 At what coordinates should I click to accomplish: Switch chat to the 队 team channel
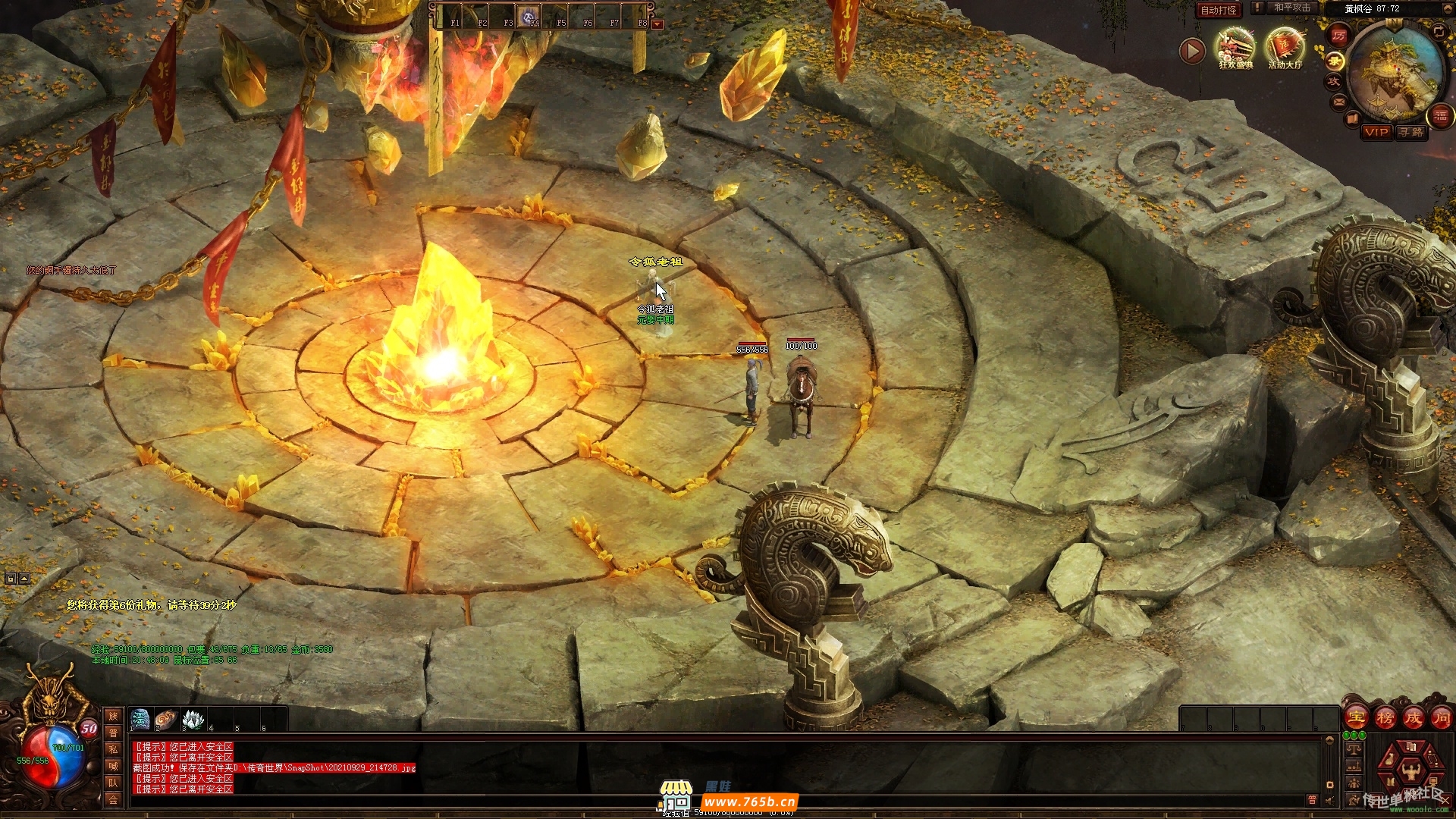[x=113, y=783]
